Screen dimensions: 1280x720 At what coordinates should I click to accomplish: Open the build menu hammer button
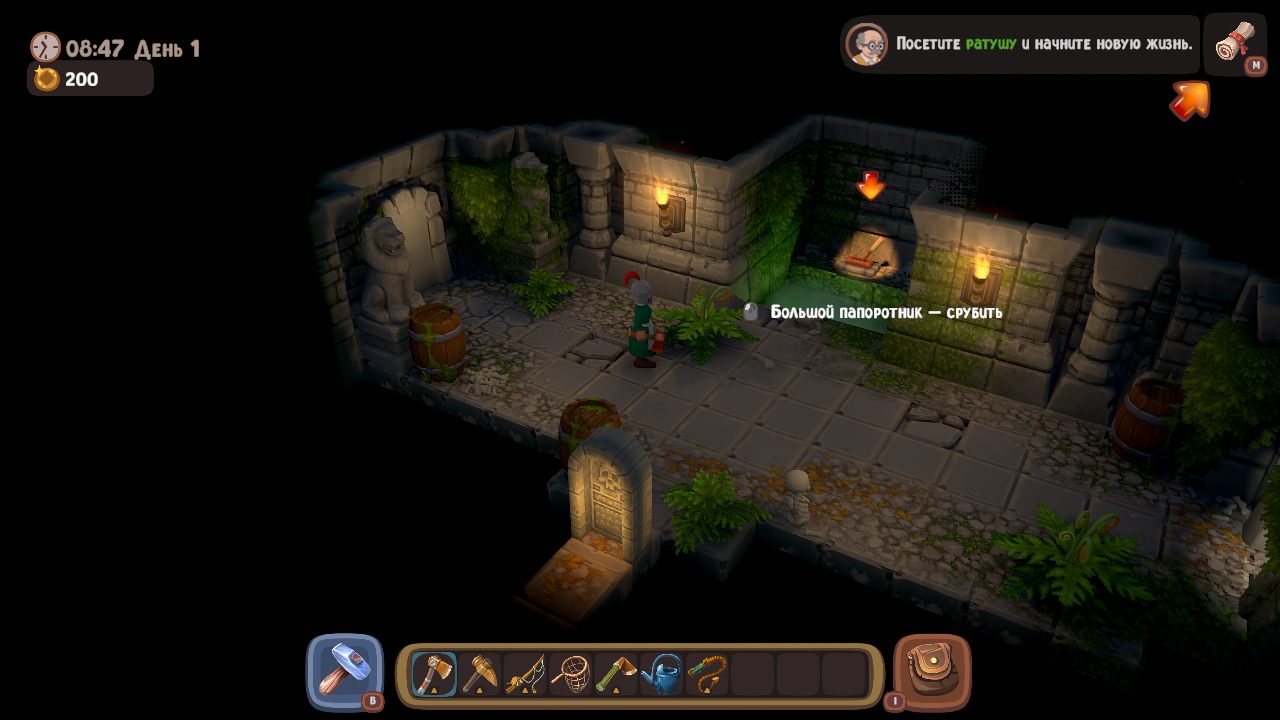(345, 671)
